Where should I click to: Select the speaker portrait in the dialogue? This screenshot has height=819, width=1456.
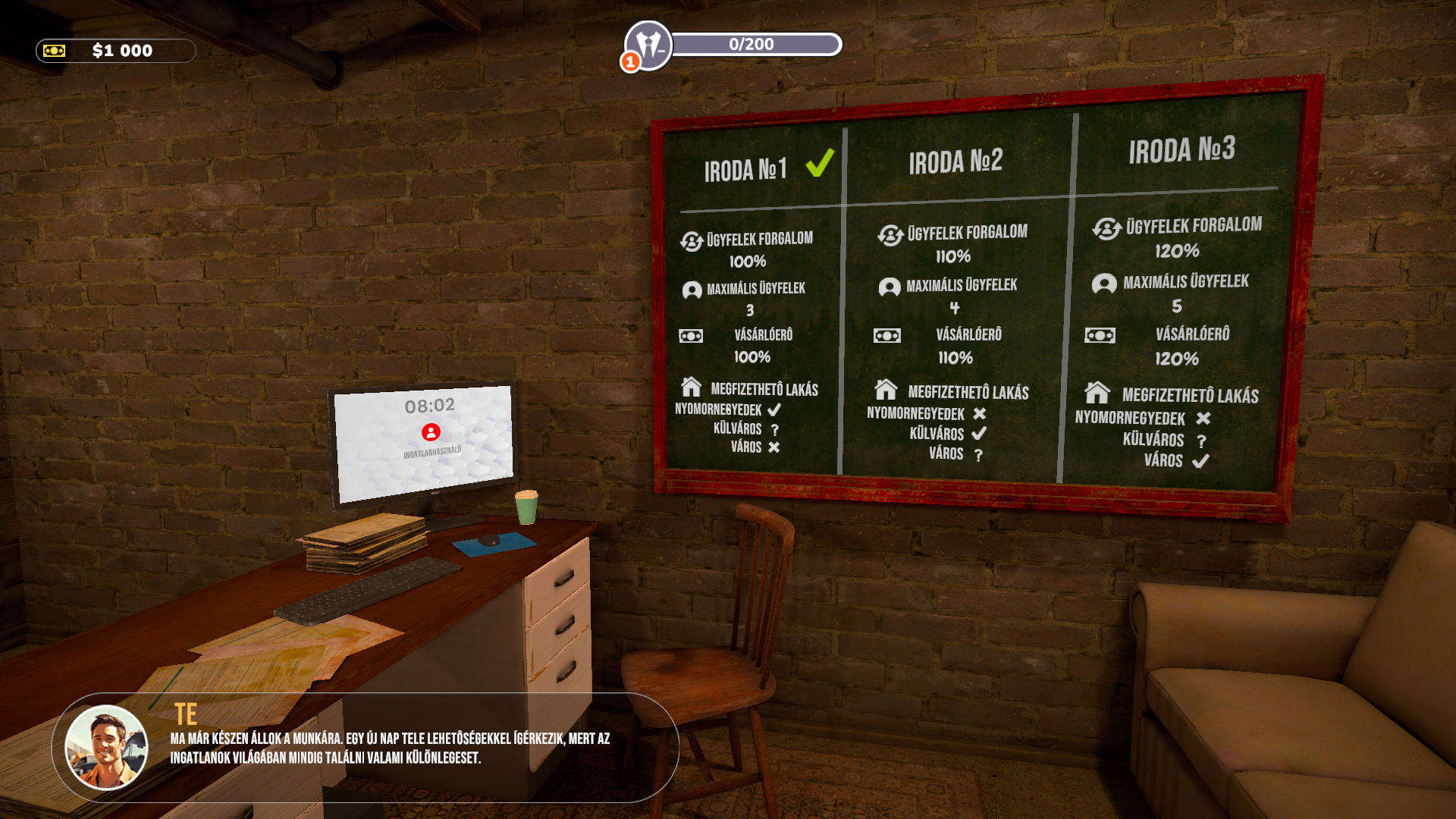click(106, 747)
